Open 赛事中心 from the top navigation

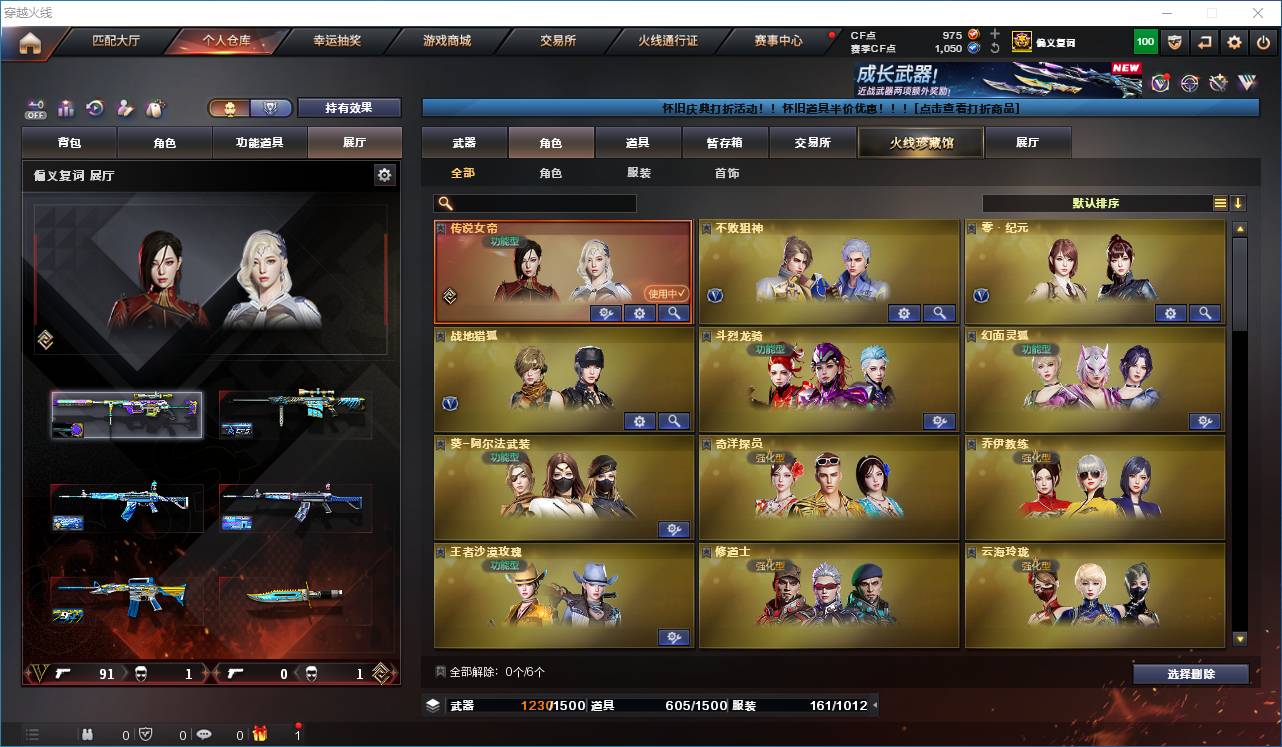pyautogui.click(x=780, y=41)
